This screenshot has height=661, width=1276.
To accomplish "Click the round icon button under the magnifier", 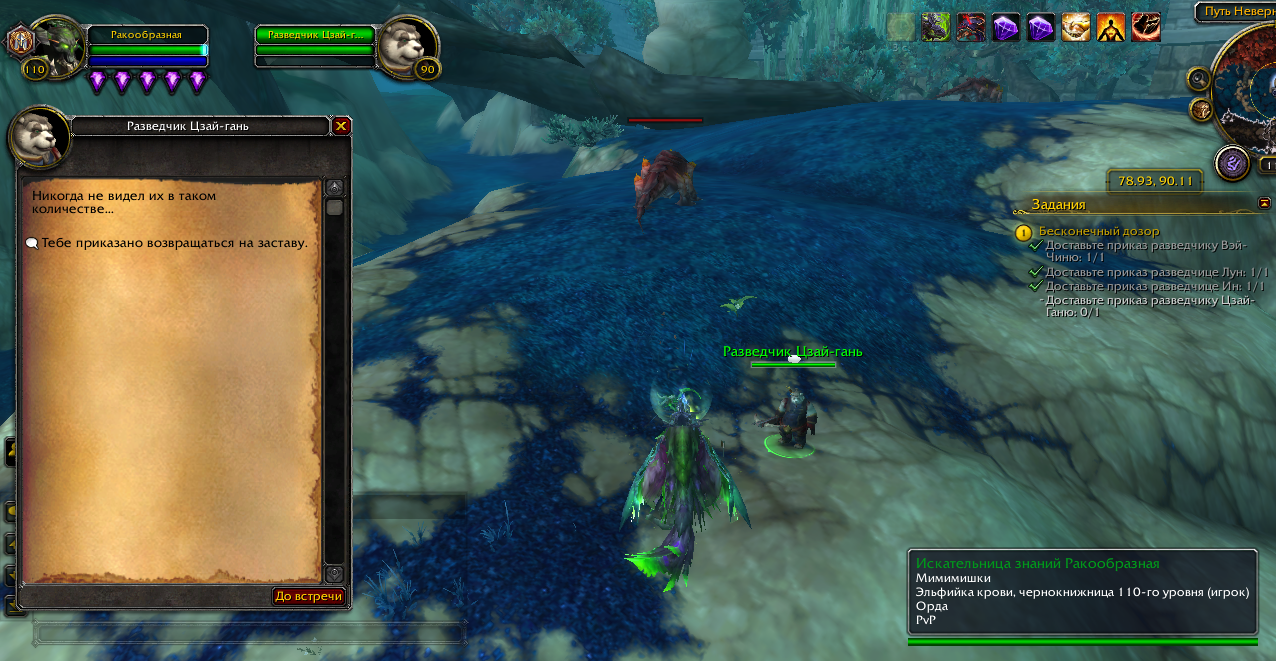I will [x=1201, y=109].
